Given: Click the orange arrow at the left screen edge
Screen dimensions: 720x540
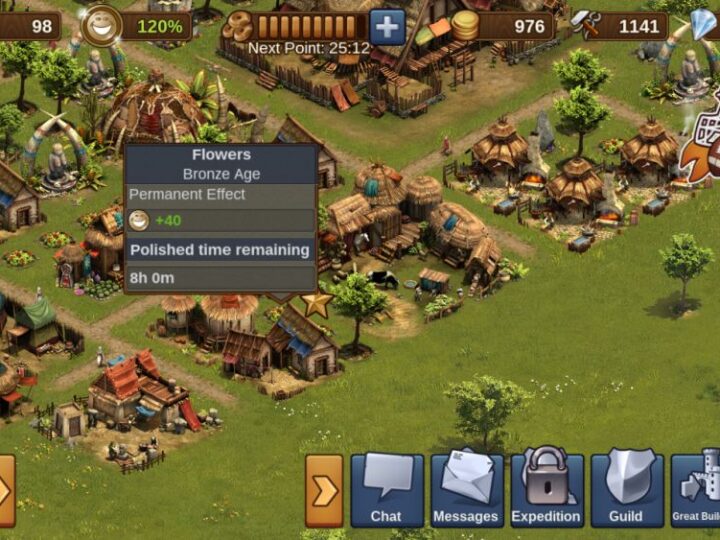Looking at the screenshot, I should point(6,490).
